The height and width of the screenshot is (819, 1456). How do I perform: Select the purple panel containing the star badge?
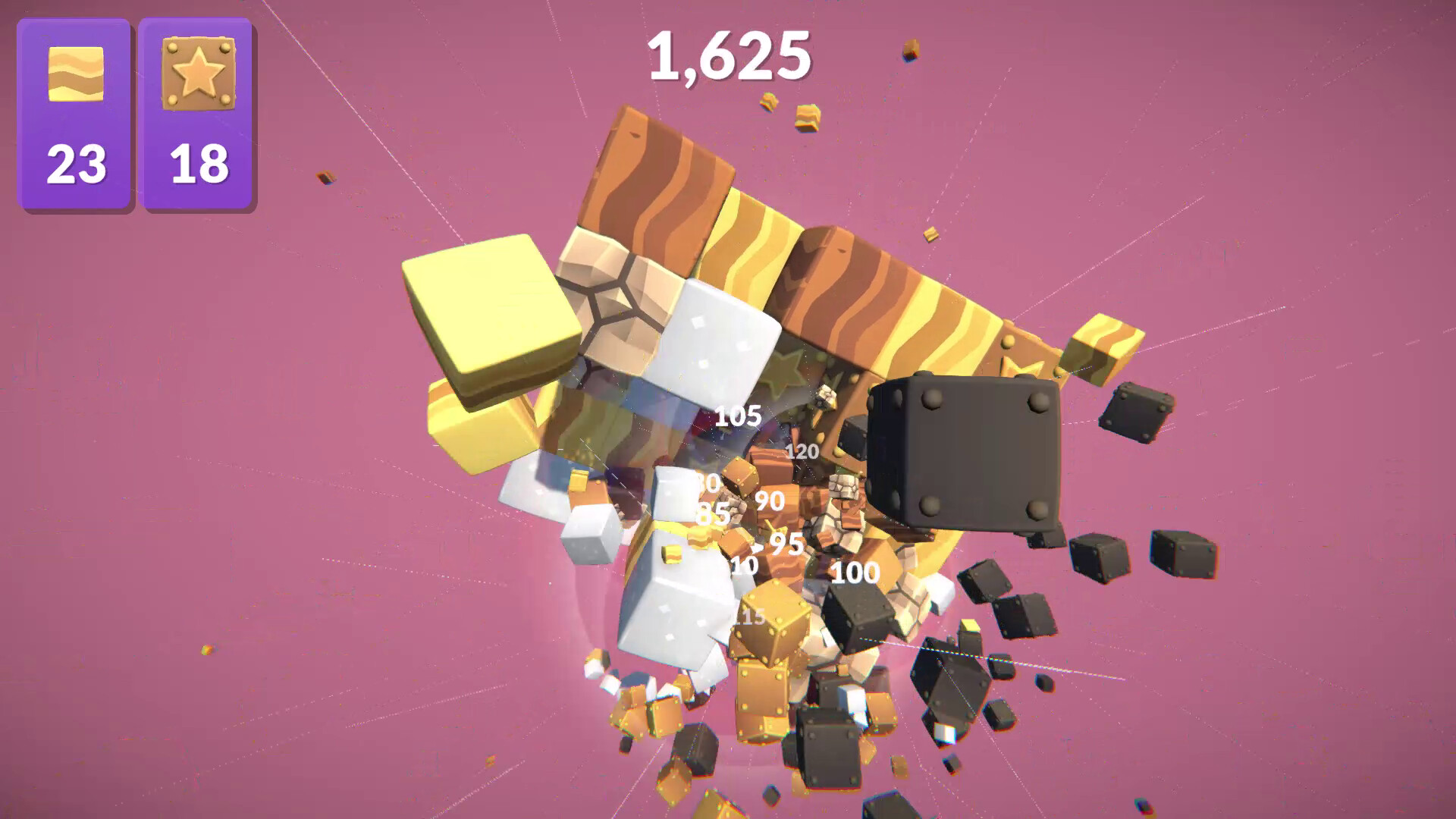(196, 114)
